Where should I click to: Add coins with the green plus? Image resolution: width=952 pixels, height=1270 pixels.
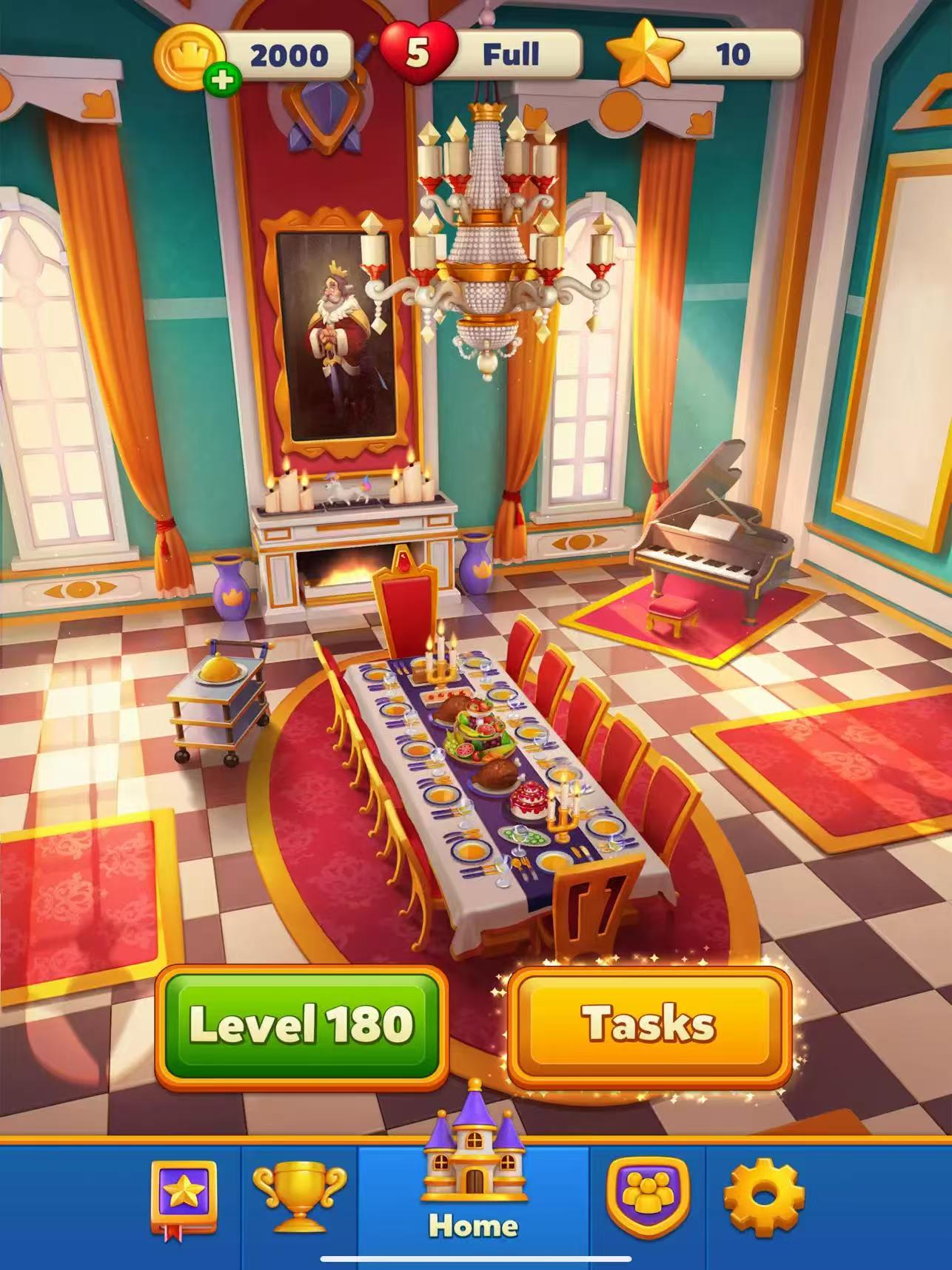point(221,81)
